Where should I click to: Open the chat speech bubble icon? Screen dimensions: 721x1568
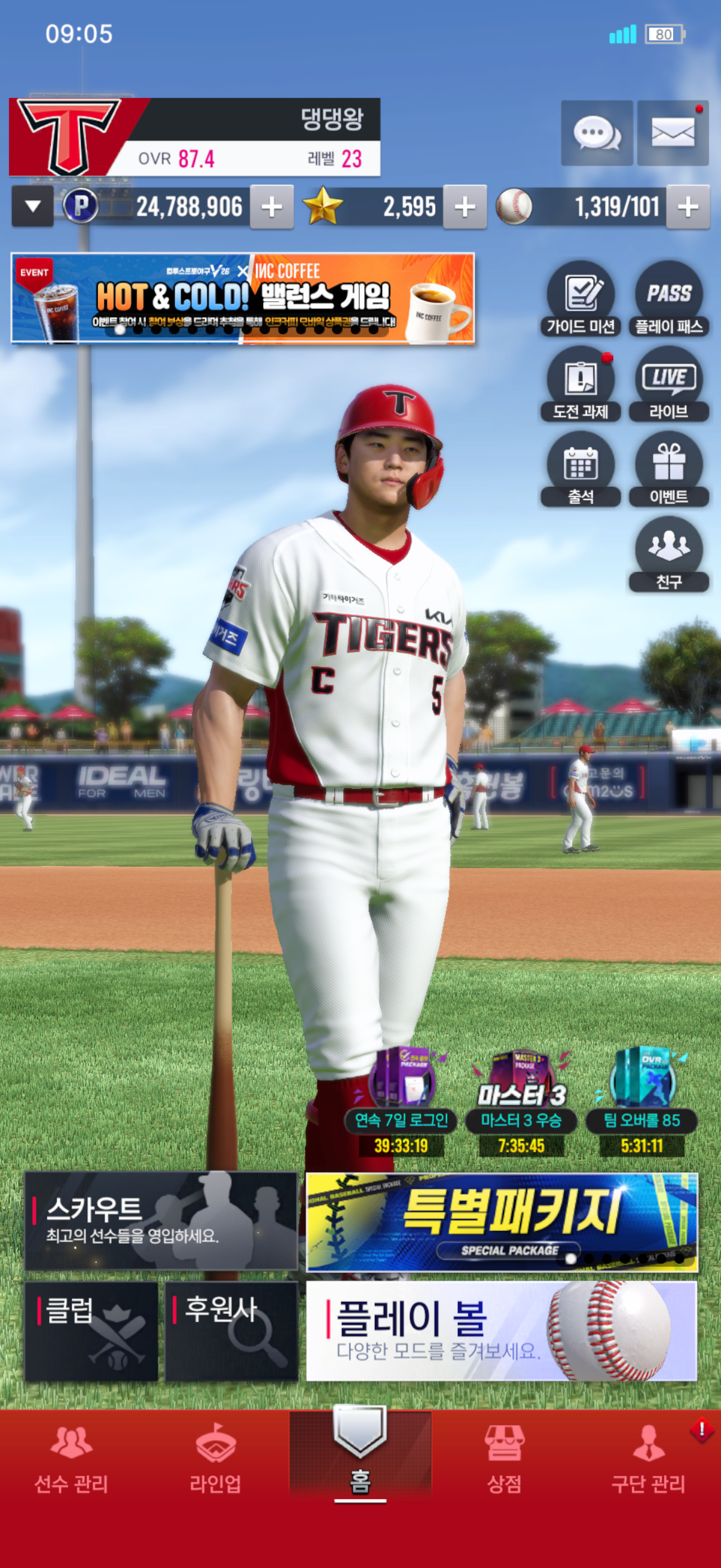coord(596,133)
